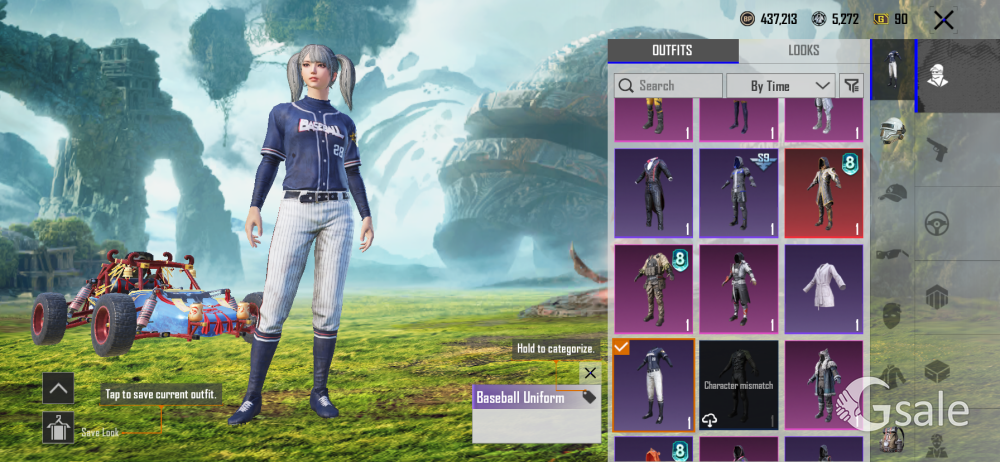This screenshot has width=1000, height=462.
Task: Show the steering wheel vehicle category
Action: pyautogui.click(x=937, y=223)
